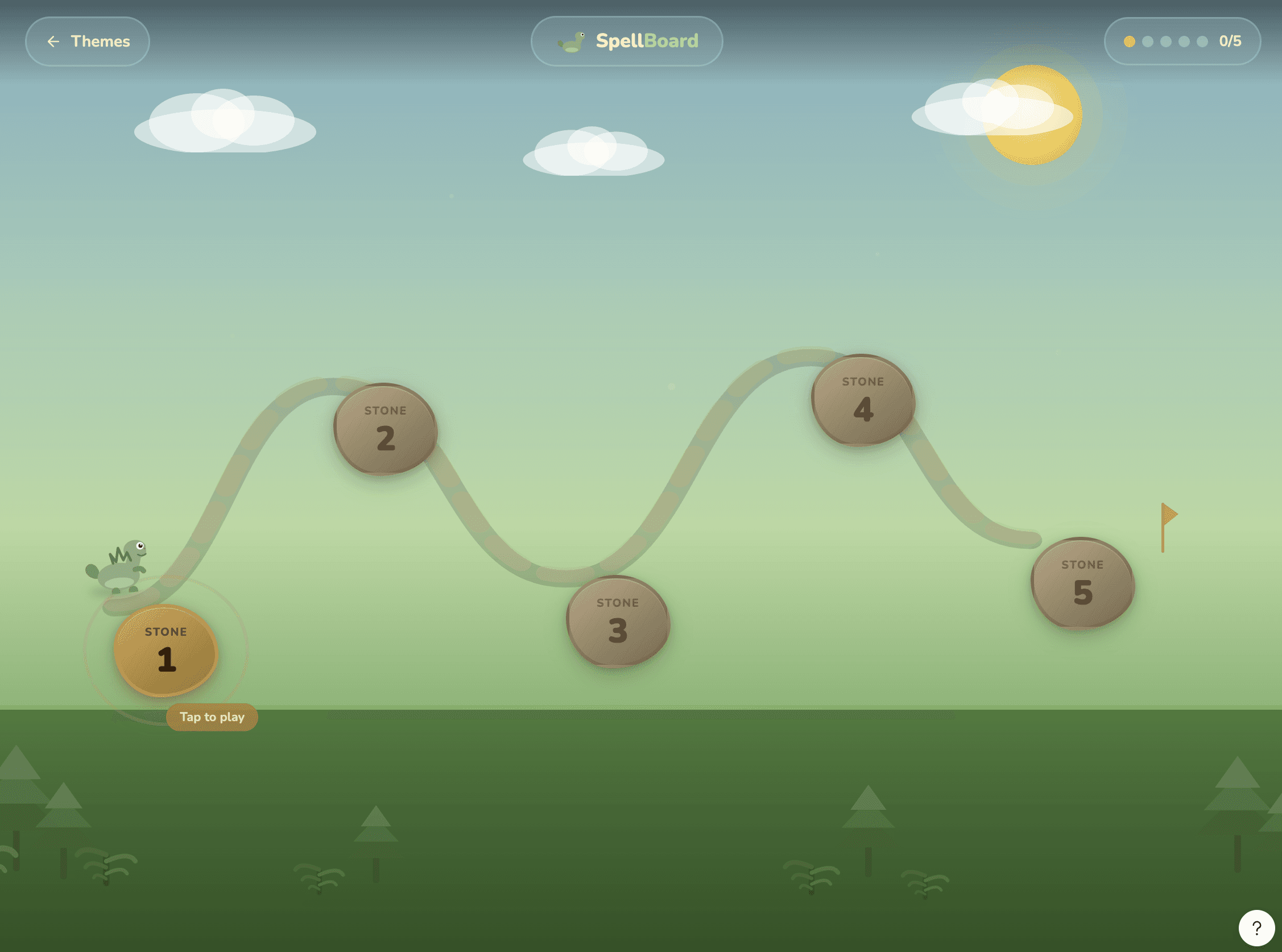Tap the "Tap to play" label
The image size is (1282, 952).
212,717
